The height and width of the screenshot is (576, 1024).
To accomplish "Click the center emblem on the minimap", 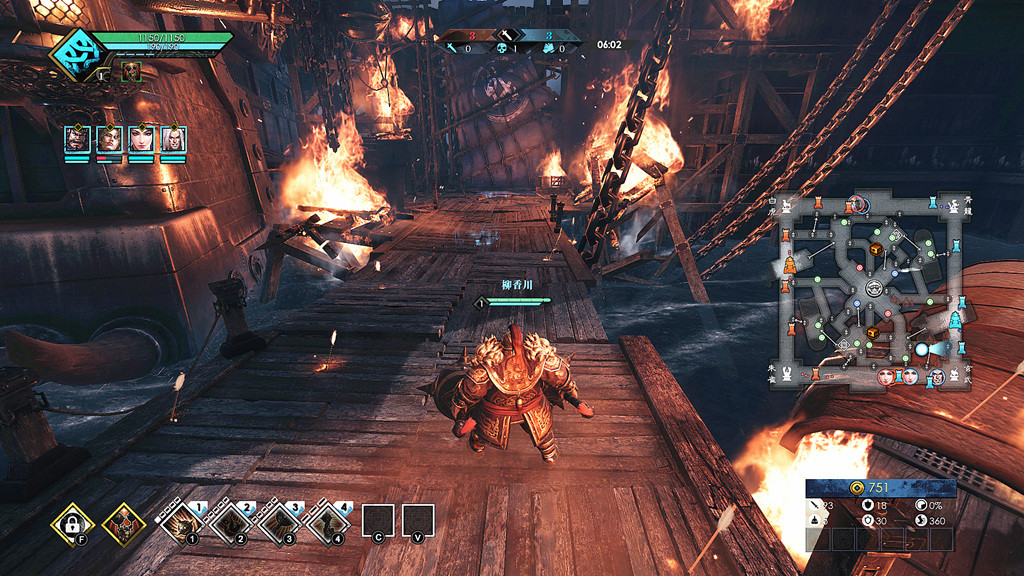I will (x=873, y=288).
